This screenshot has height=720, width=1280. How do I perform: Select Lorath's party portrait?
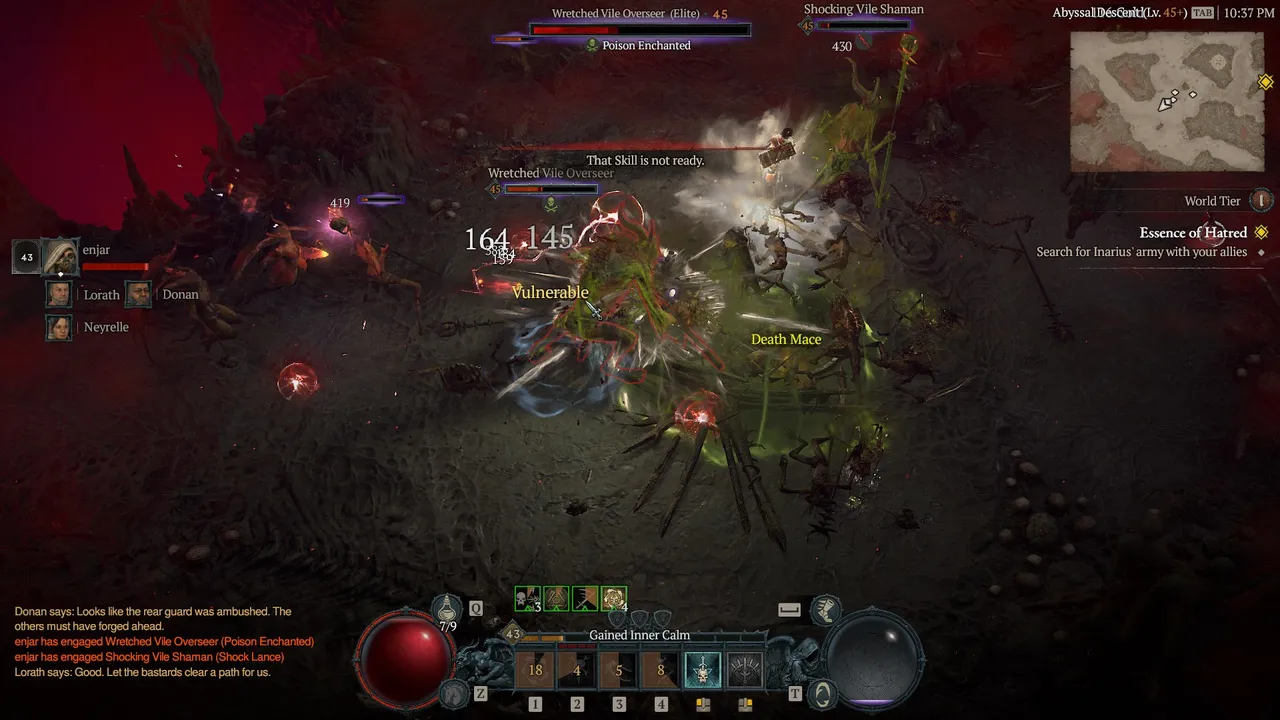[x=60, y=294]
